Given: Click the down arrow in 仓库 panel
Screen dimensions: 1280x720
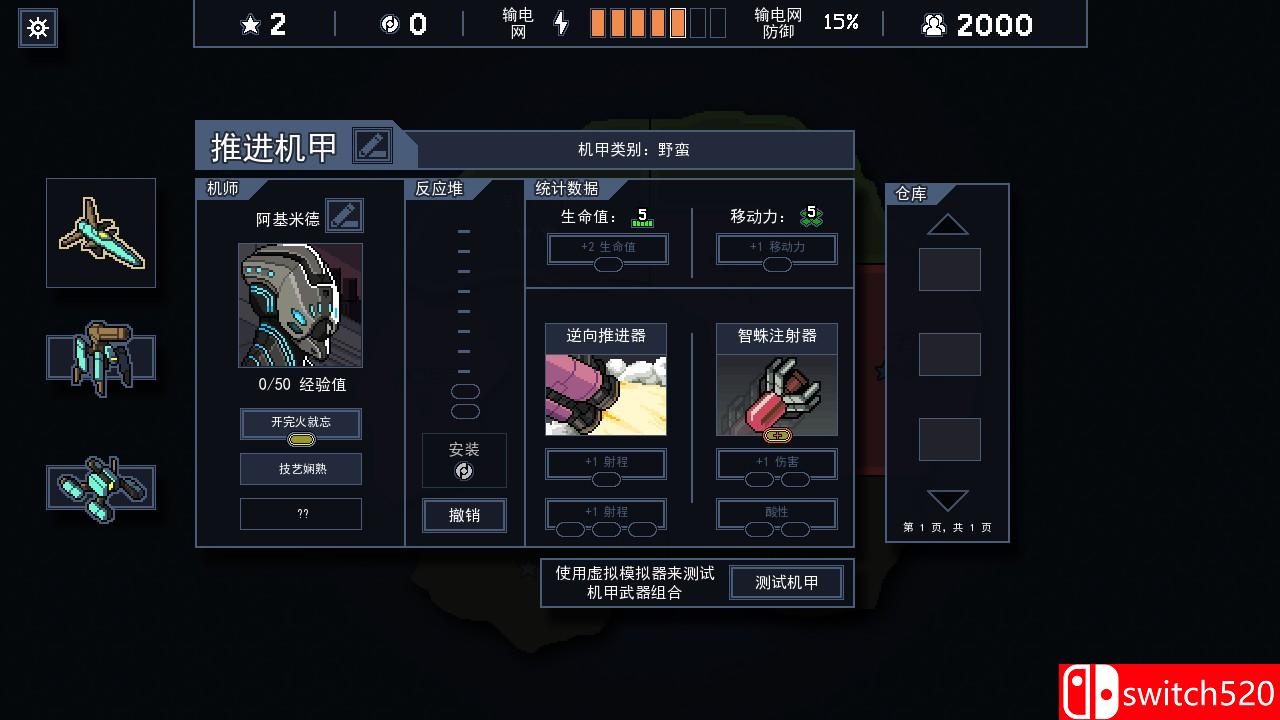Looking at the screenshot, I should [x=946, y=500].
